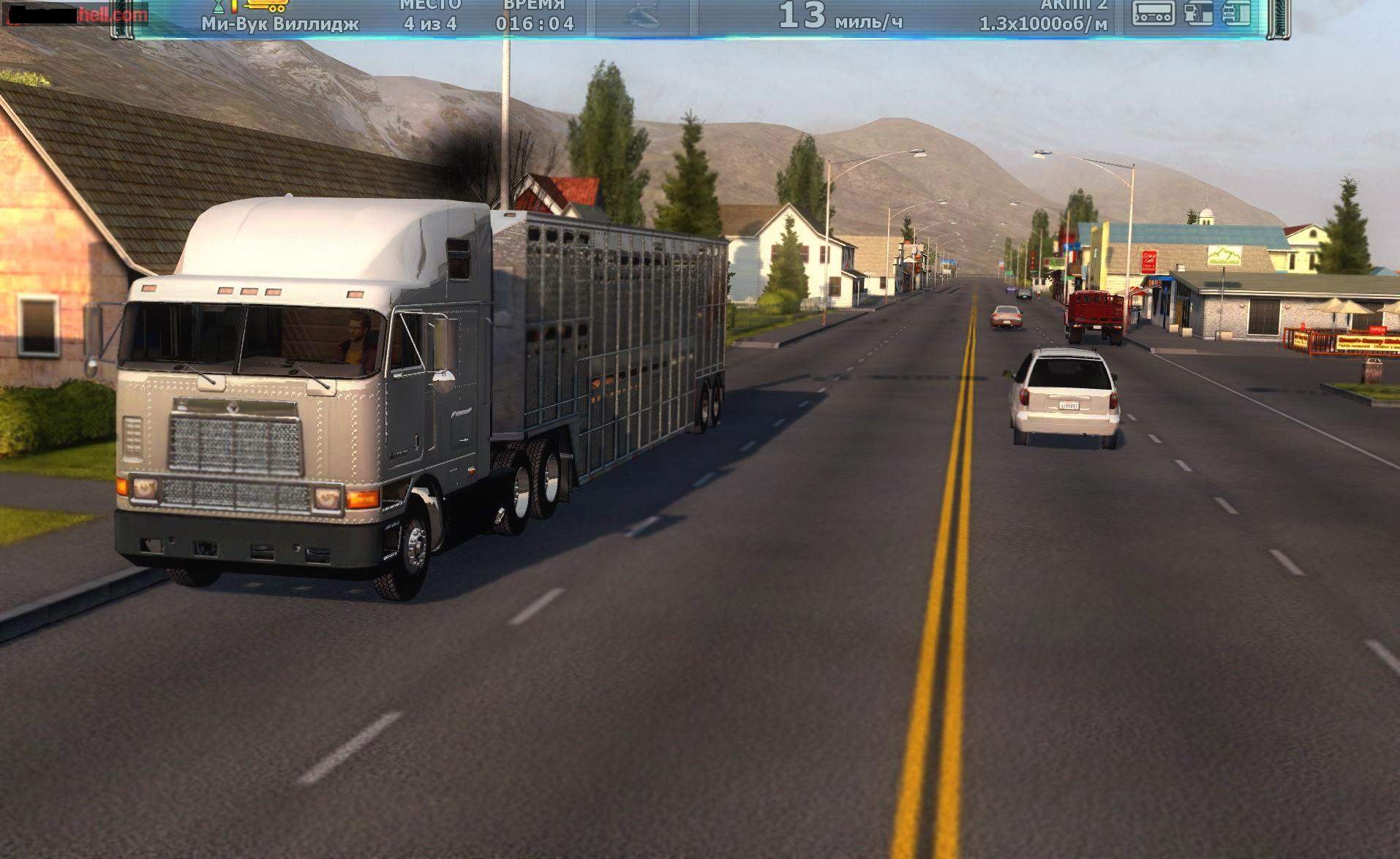
Task: Open the truck condition icon
Action: click(1237, 12)
